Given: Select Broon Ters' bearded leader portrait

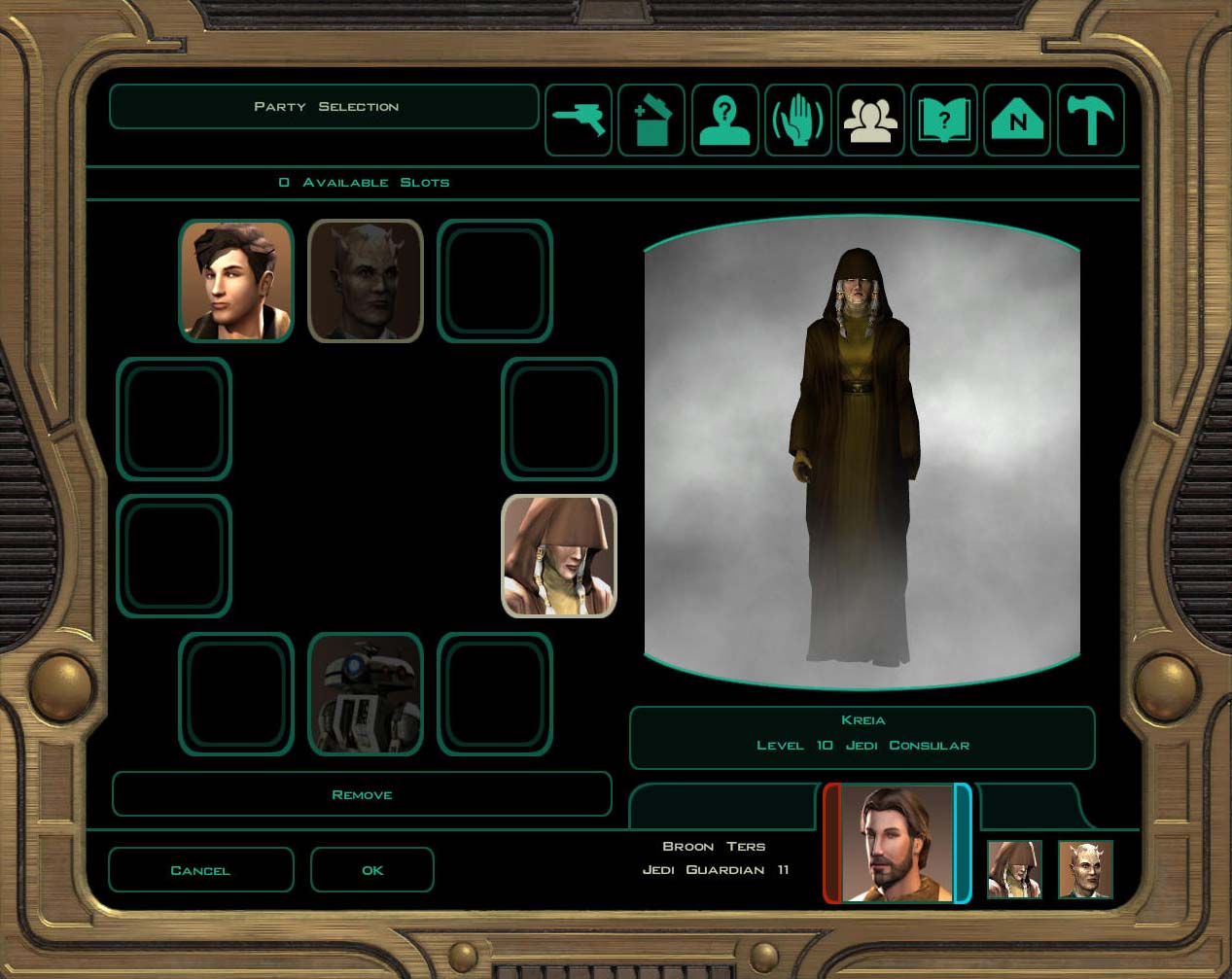Looking at the screenshot, I should click(x=897, y=844).
